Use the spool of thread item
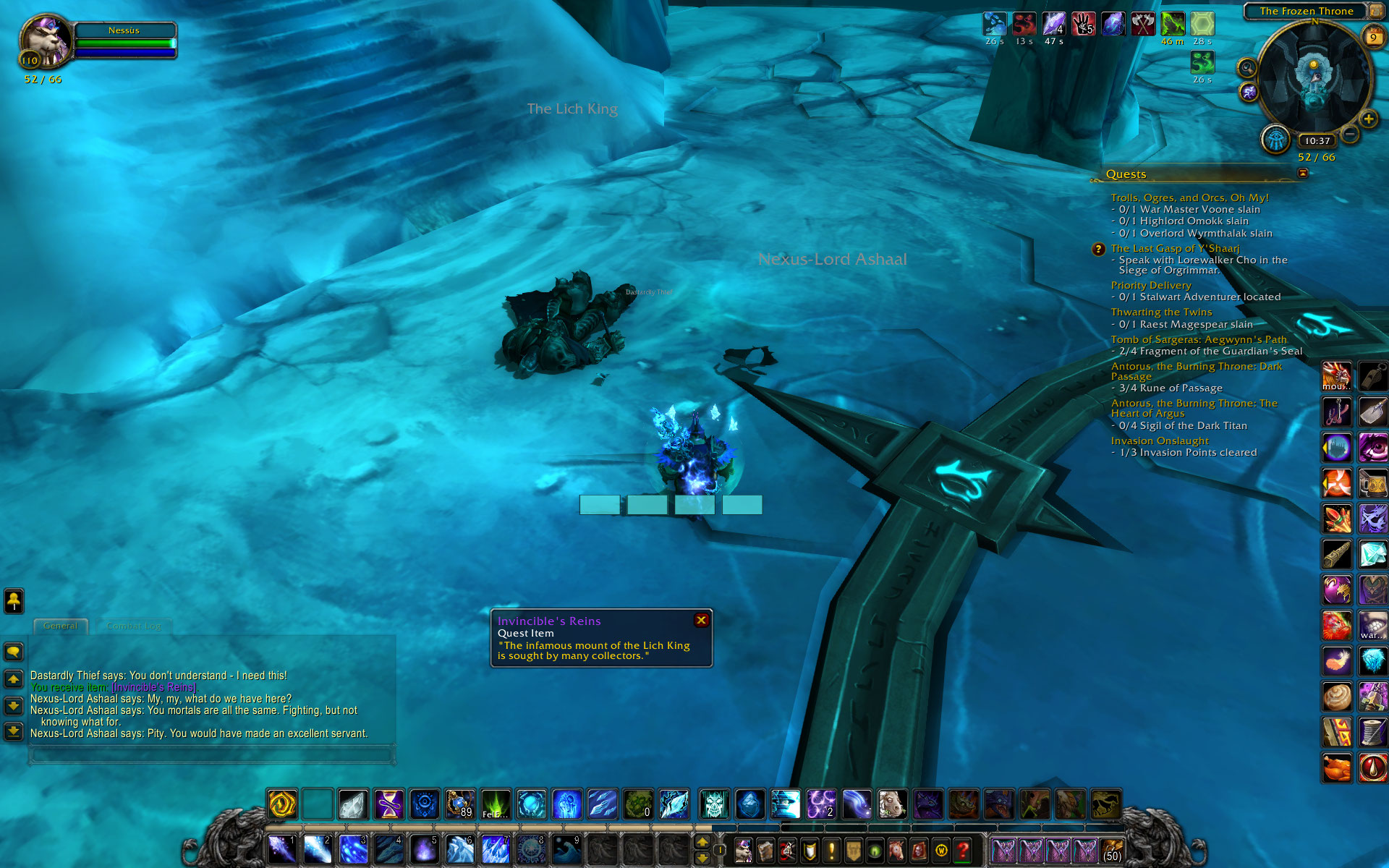1389x868 pixels. tap(1372, 732)
